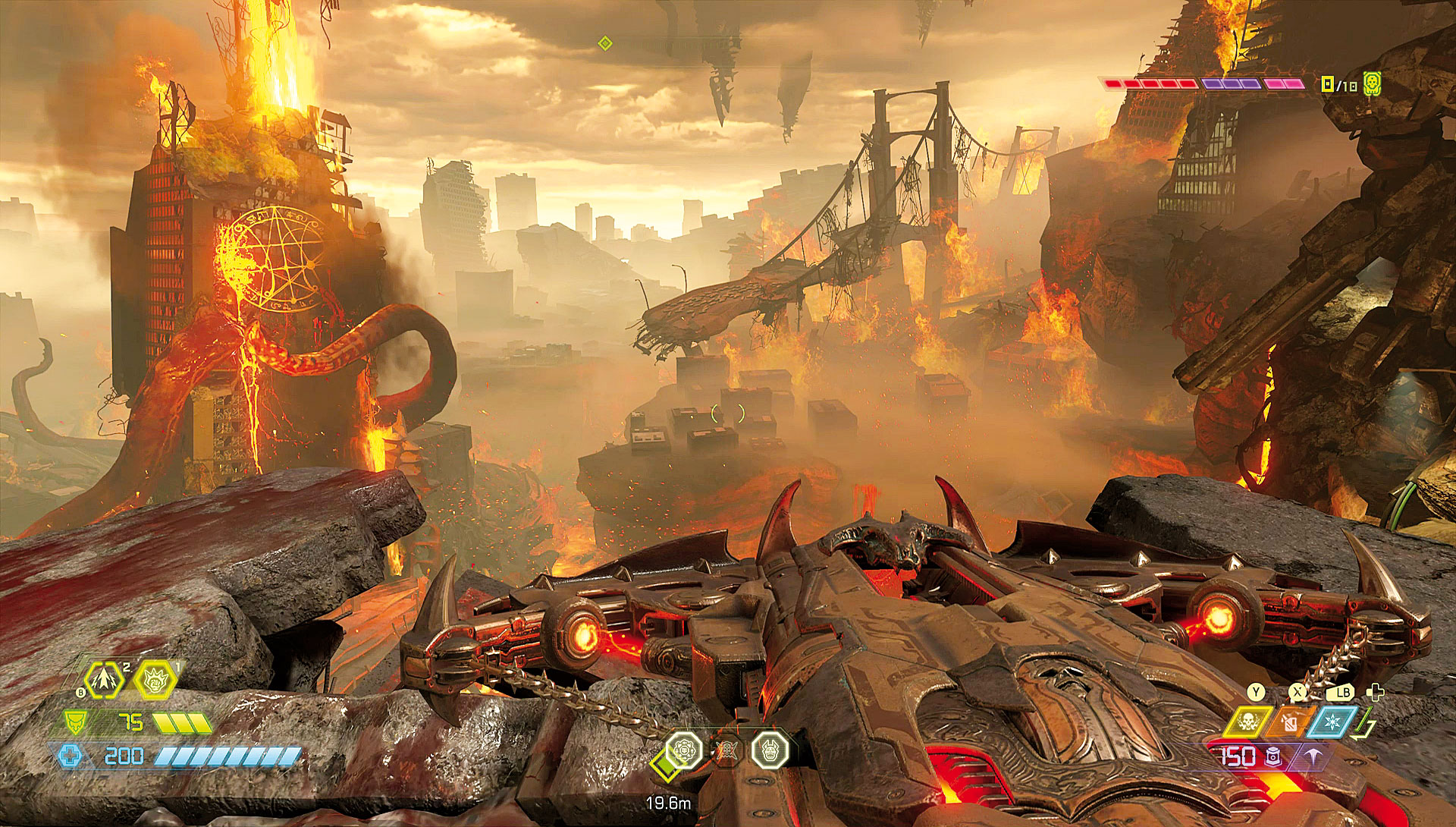Select the flower-shaped rune icon
The width and height of the screenshot is (1456, 827).
(683, 750)
